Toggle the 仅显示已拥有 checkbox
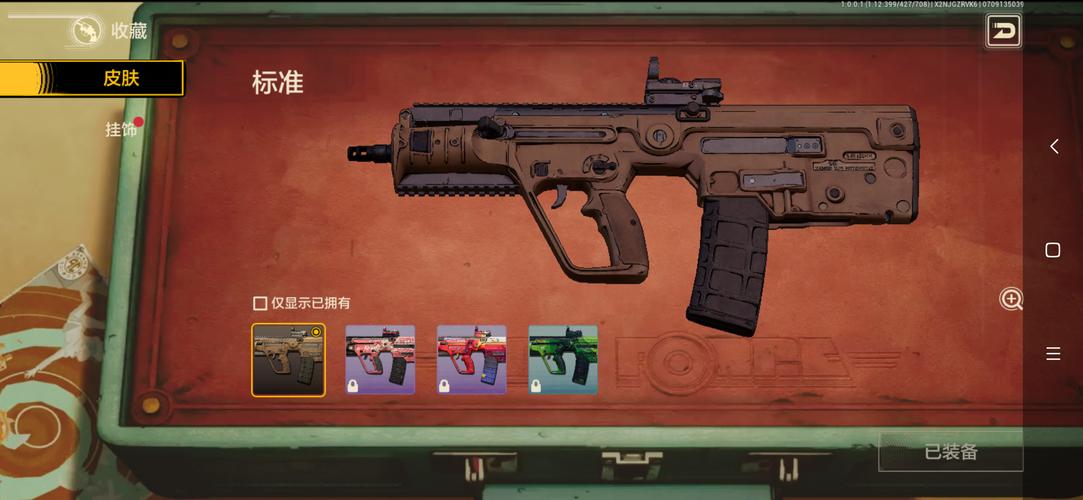 click(x=260, y=303)
